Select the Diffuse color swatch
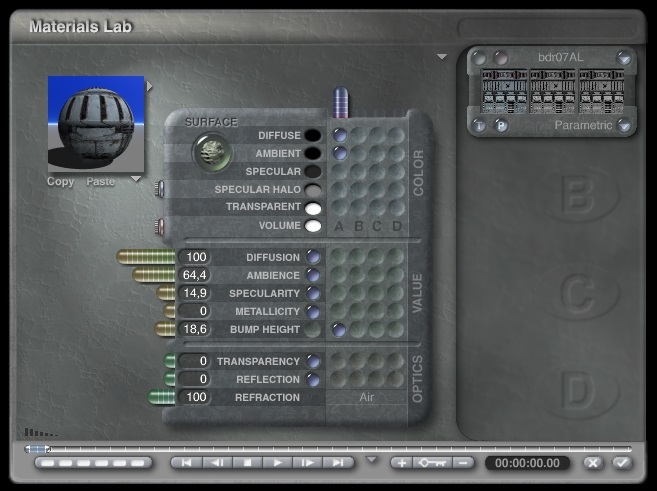657x491 pixels. pyautogui.click(x=313, y=136)
